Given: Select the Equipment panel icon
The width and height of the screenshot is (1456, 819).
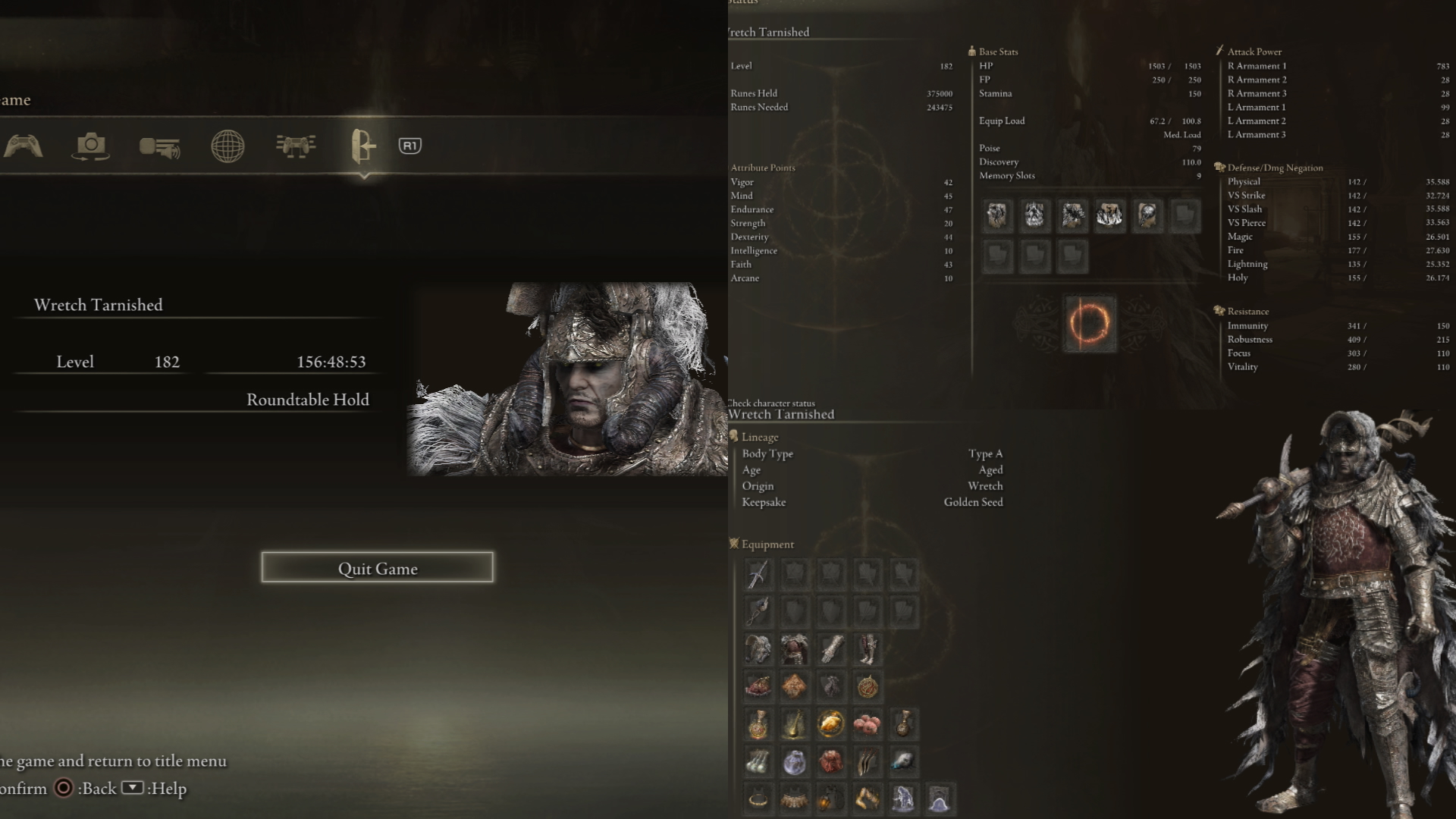Looking at the screenshot, I should point(734,544).
